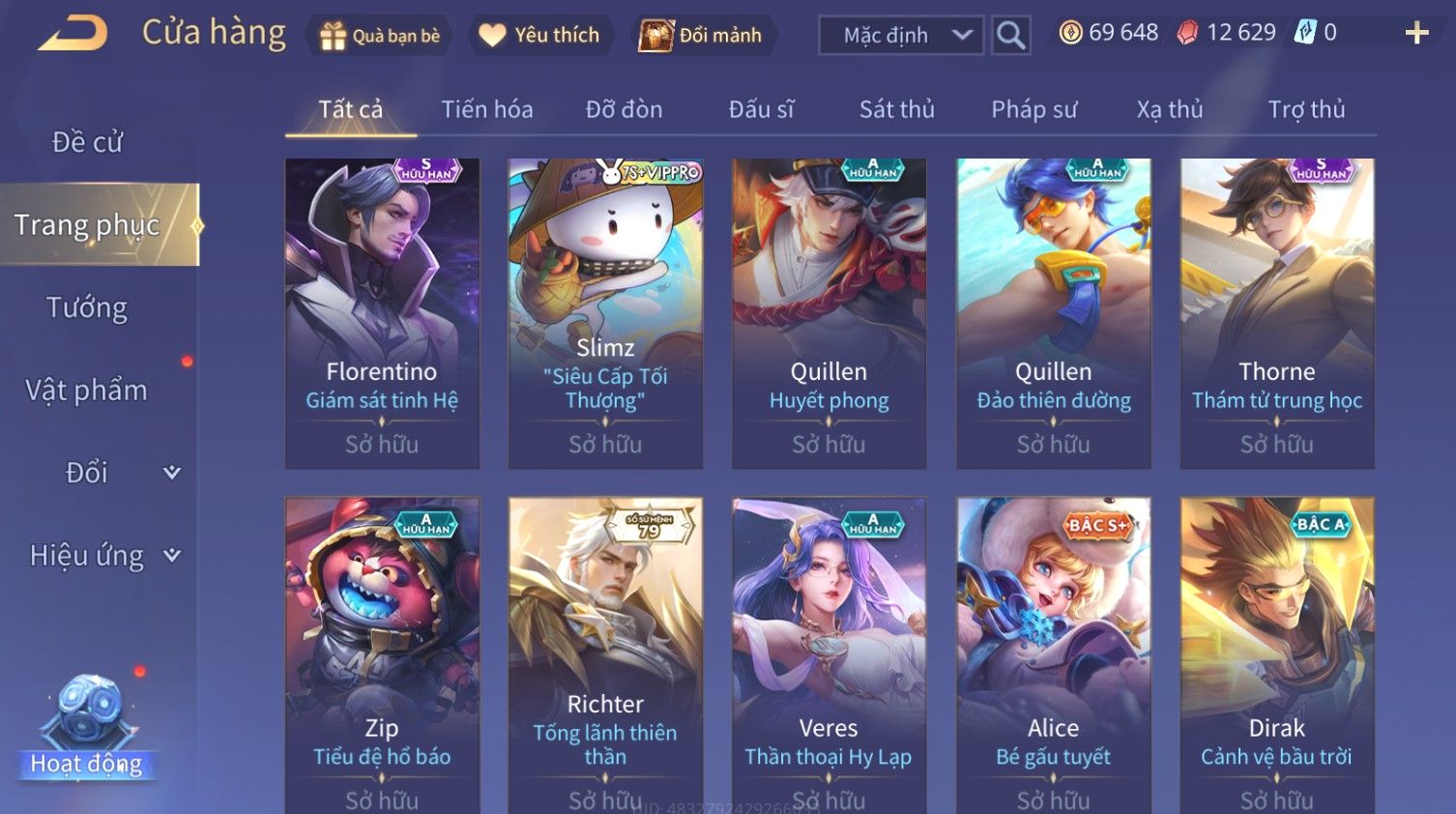This screenshot has height=814, width=1456.
Task: Switch to the Đỡ đòn tab
Action: 624,109
